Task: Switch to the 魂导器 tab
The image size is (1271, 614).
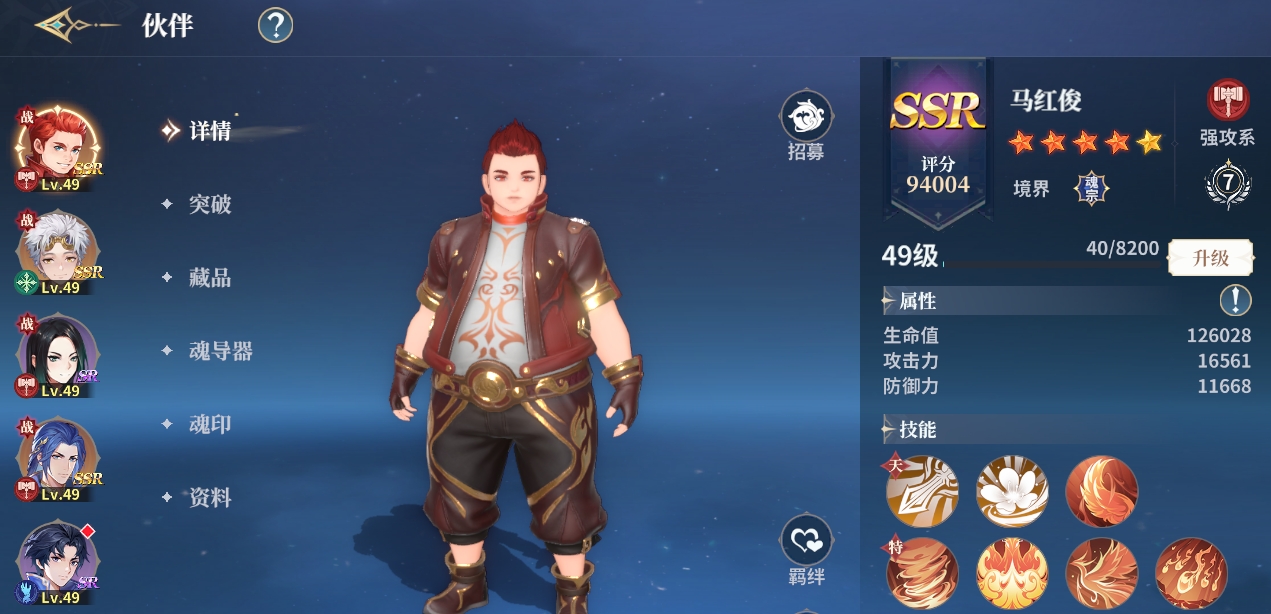Action: (220, 351)
